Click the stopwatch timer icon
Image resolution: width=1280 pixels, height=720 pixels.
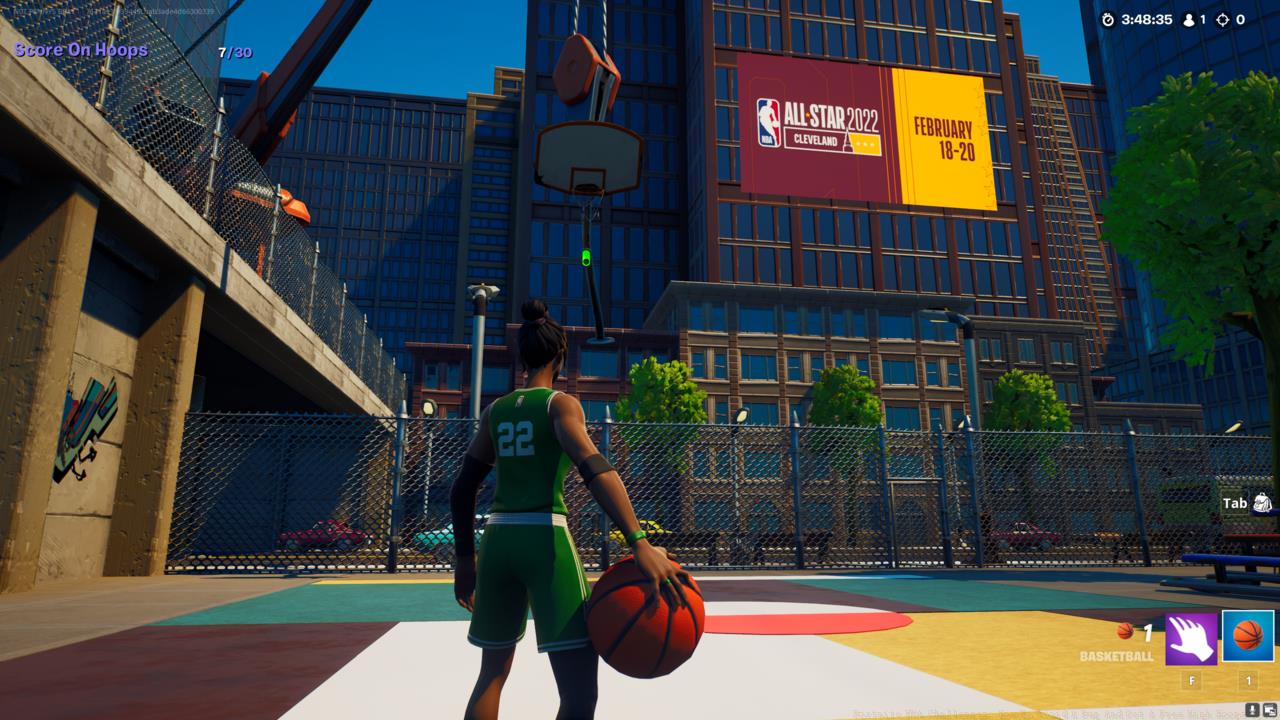pos(1108,17)
